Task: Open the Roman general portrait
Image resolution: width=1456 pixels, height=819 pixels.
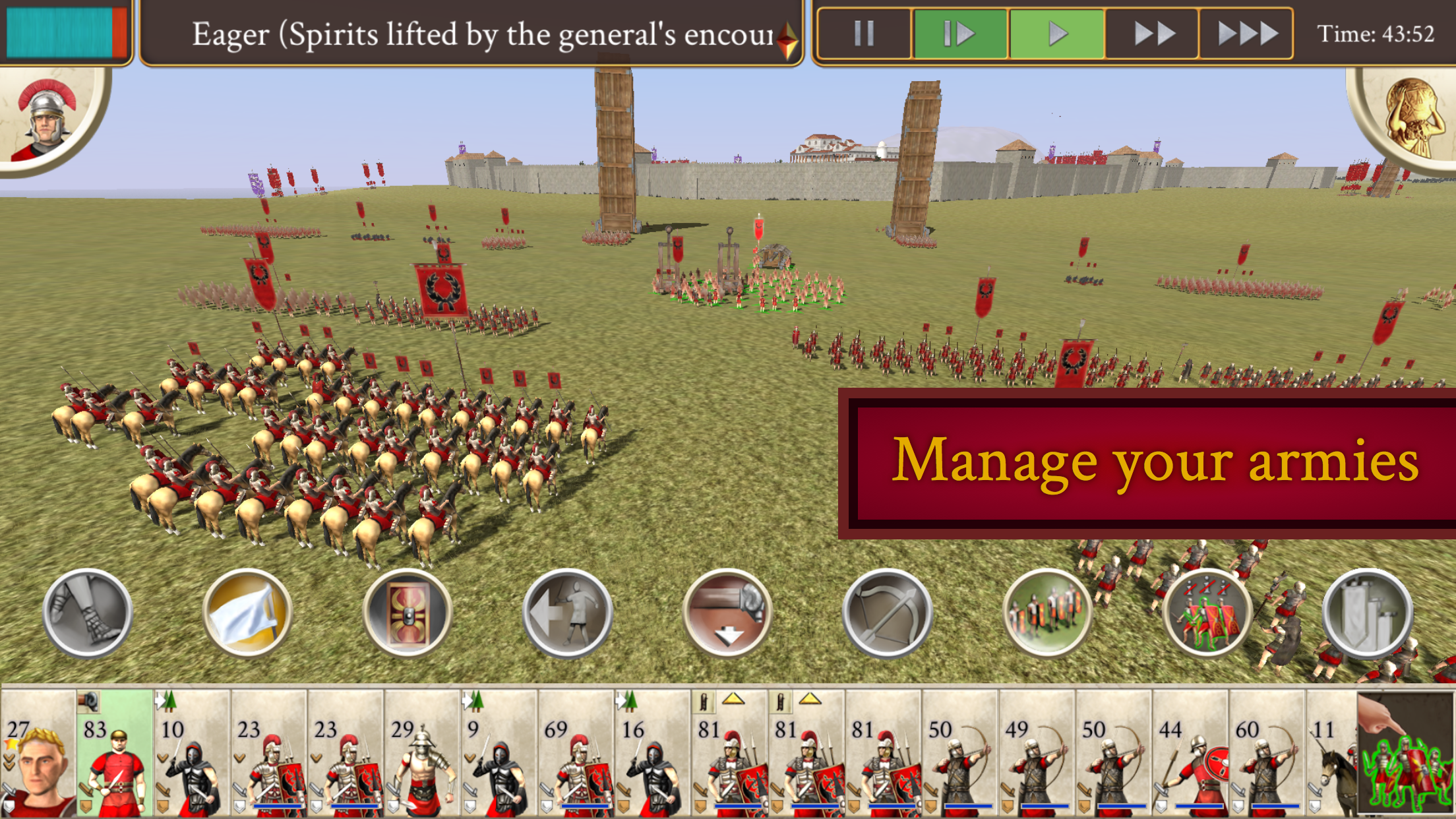Action: (46, 119)
